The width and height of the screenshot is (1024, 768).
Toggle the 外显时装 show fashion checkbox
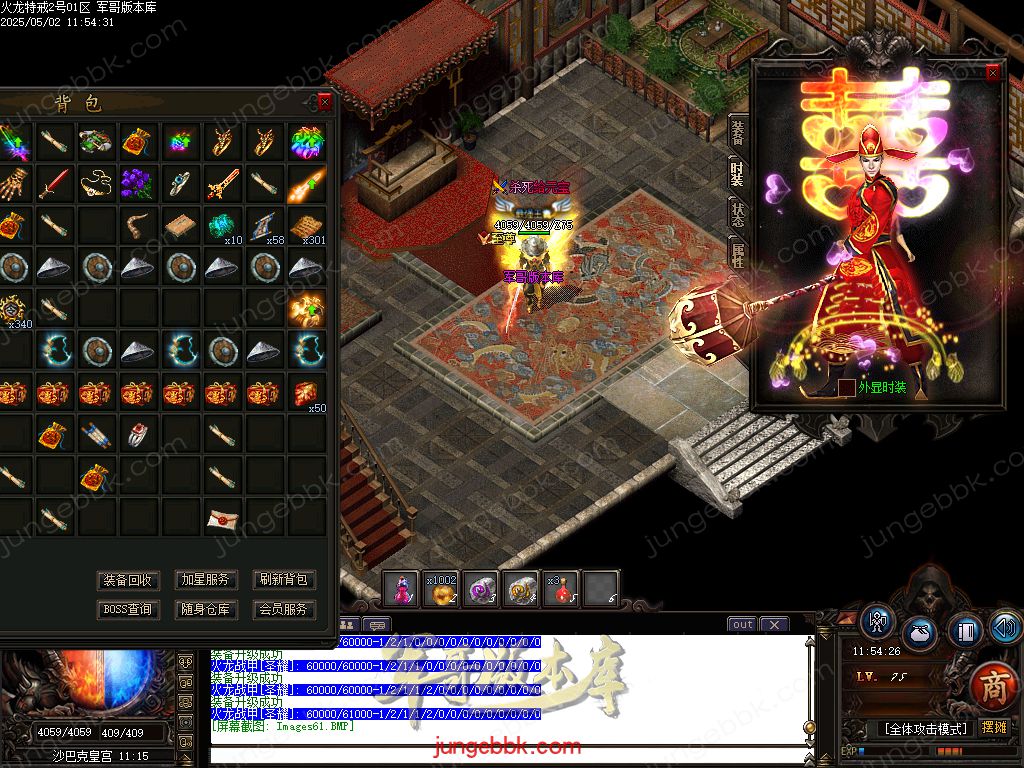coord(847,387)
